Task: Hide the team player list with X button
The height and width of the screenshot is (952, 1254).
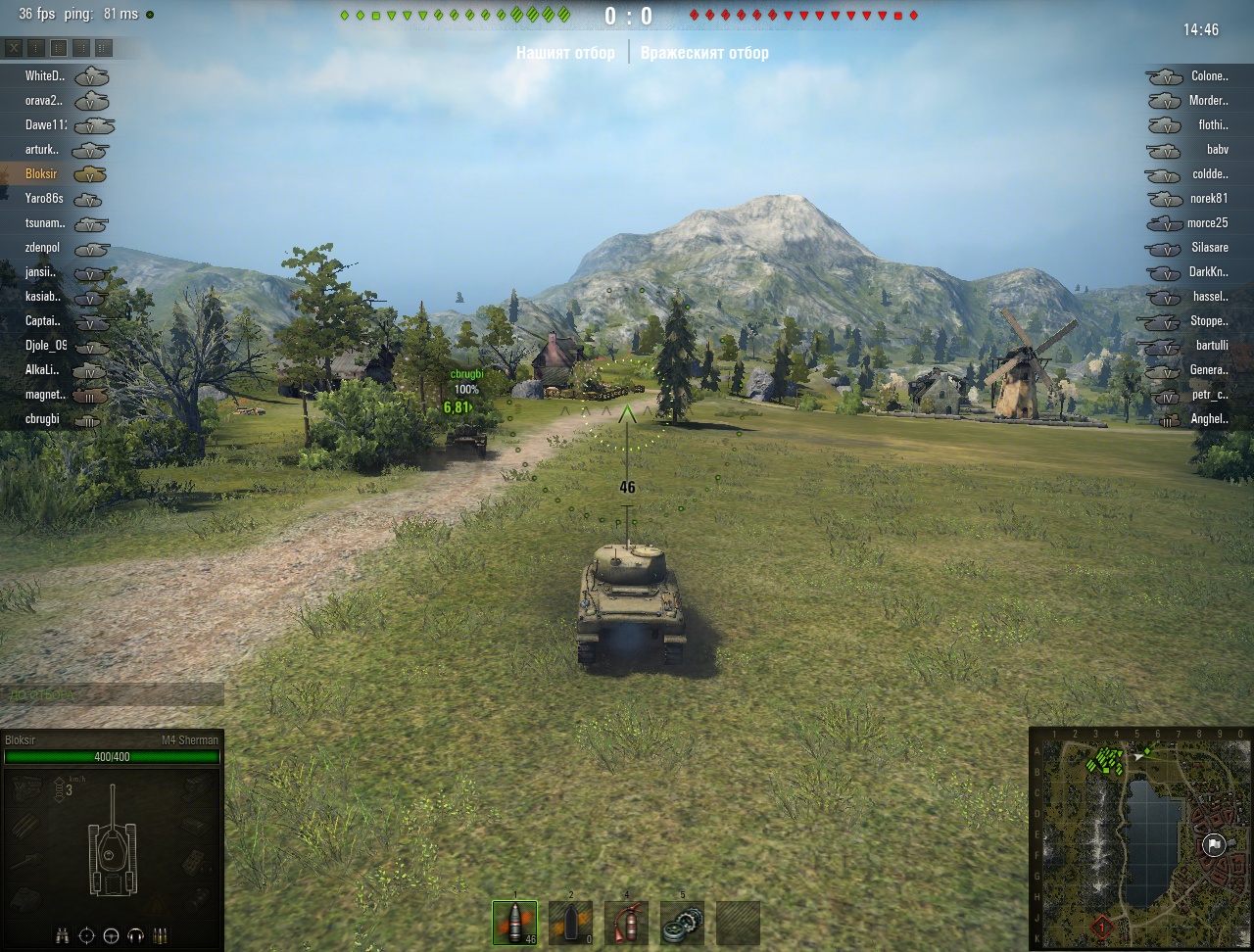Action: (14, 47)
